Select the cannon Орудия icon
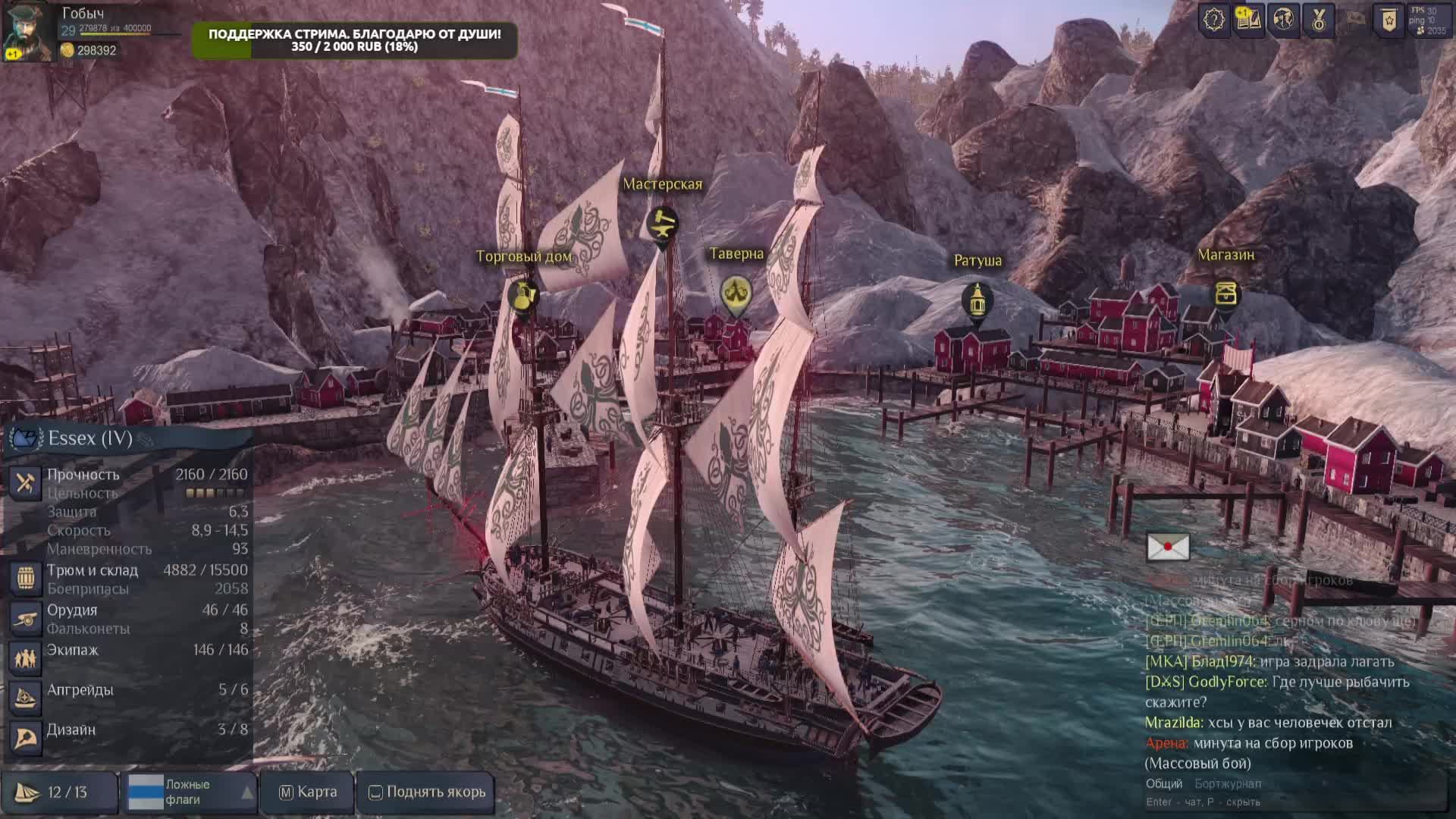This screenshot has height=819, width=1456. point(25,619)
